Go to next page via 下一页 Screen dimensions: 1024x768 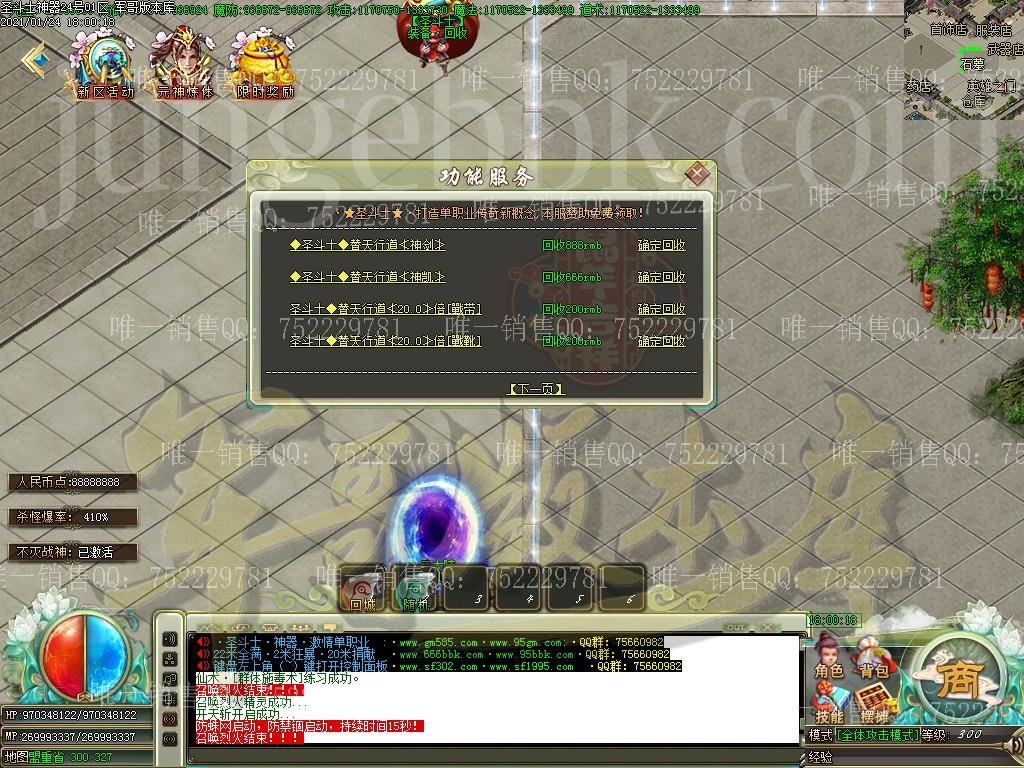click(x=536, y=389)
